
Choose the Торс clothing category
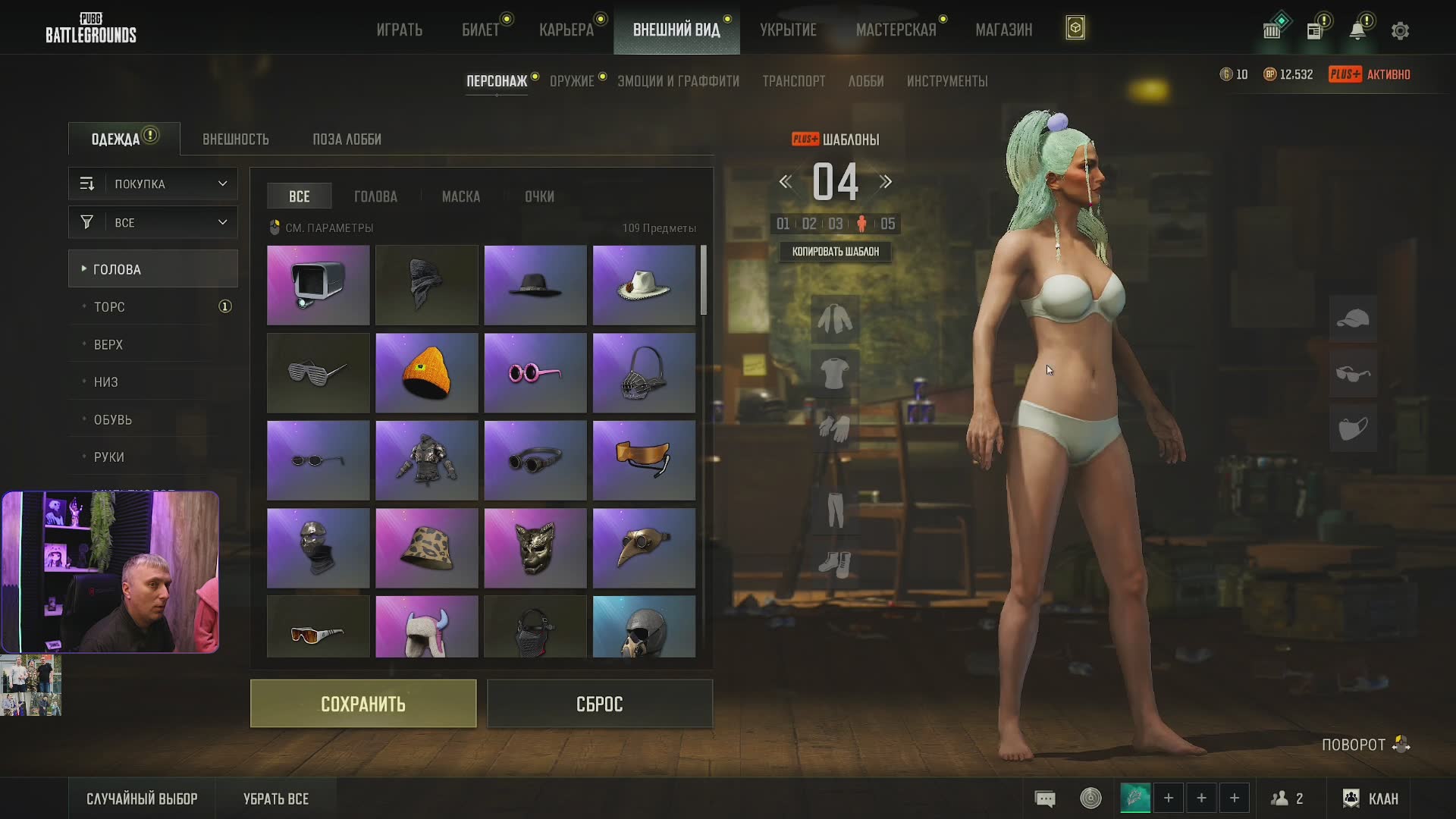pos(109,307)
